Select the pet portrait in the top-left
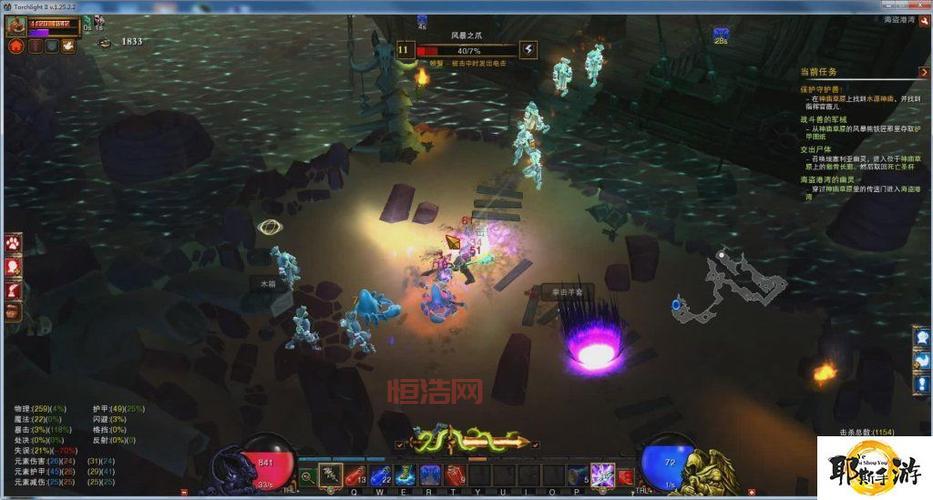This screenshot has width=933, height=500. coord(17,25)
